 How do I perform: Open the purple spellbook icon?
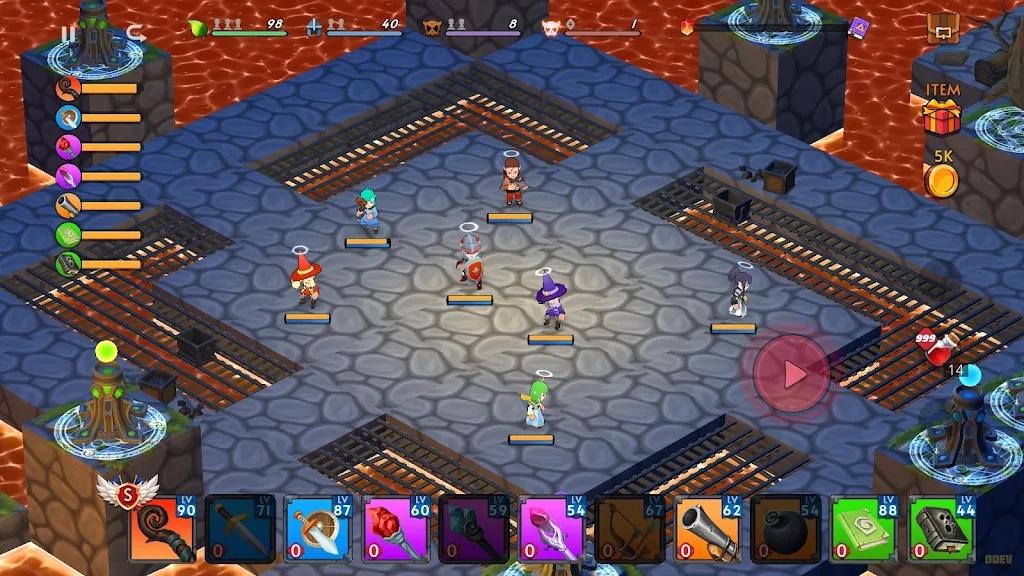pyautogui.click(x=859, y=28)
